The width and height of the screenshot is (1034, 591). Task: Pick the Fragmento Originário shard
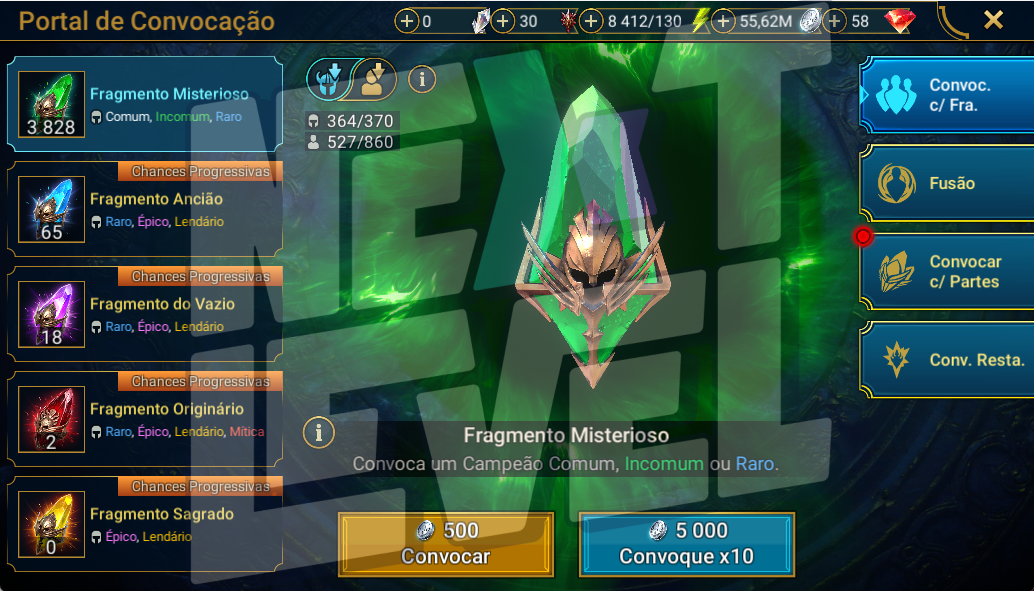145,419
